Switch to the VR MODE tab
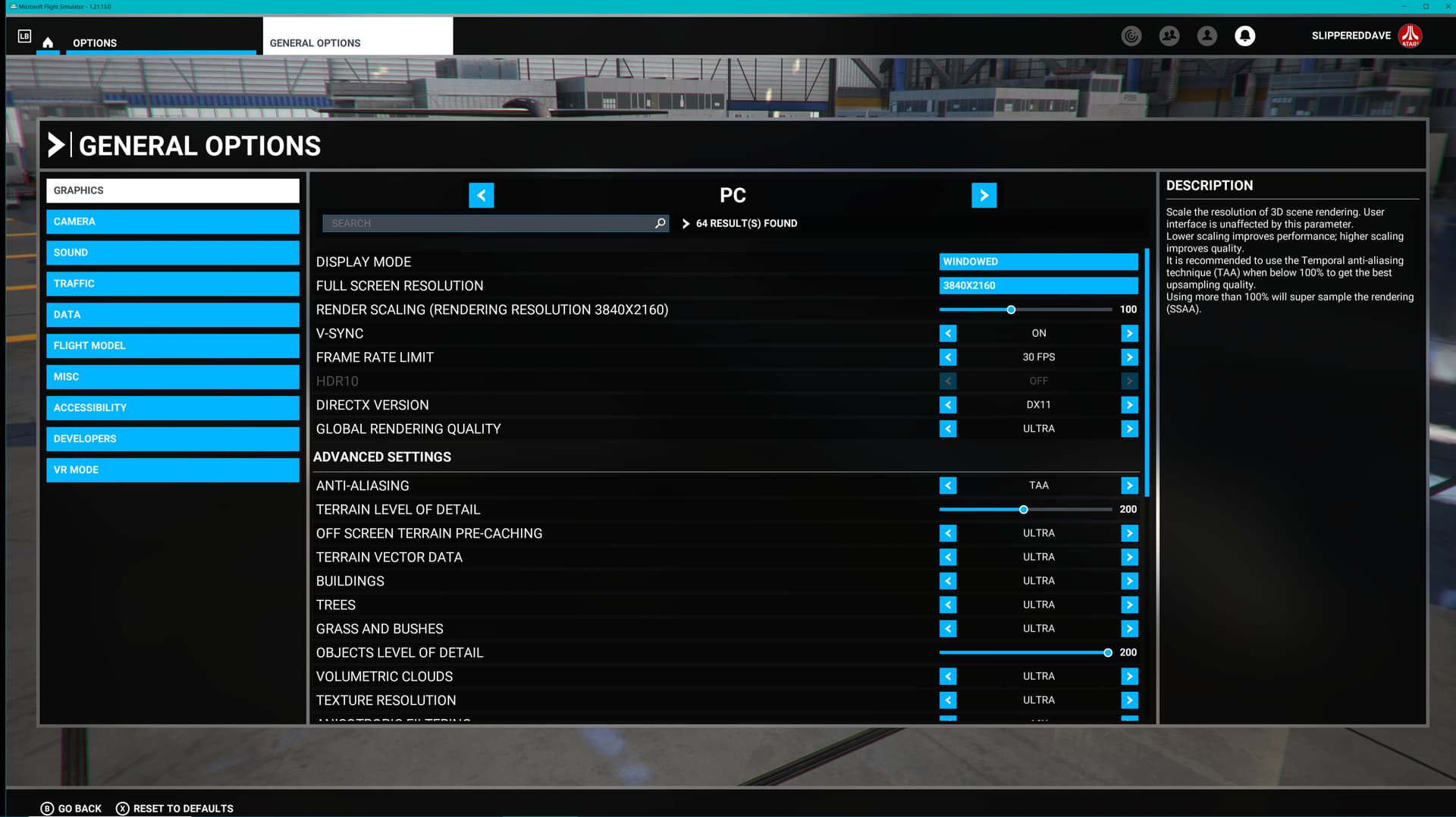Image resolution: width=1456 pixels, height=817 pixels. [172, 470]
